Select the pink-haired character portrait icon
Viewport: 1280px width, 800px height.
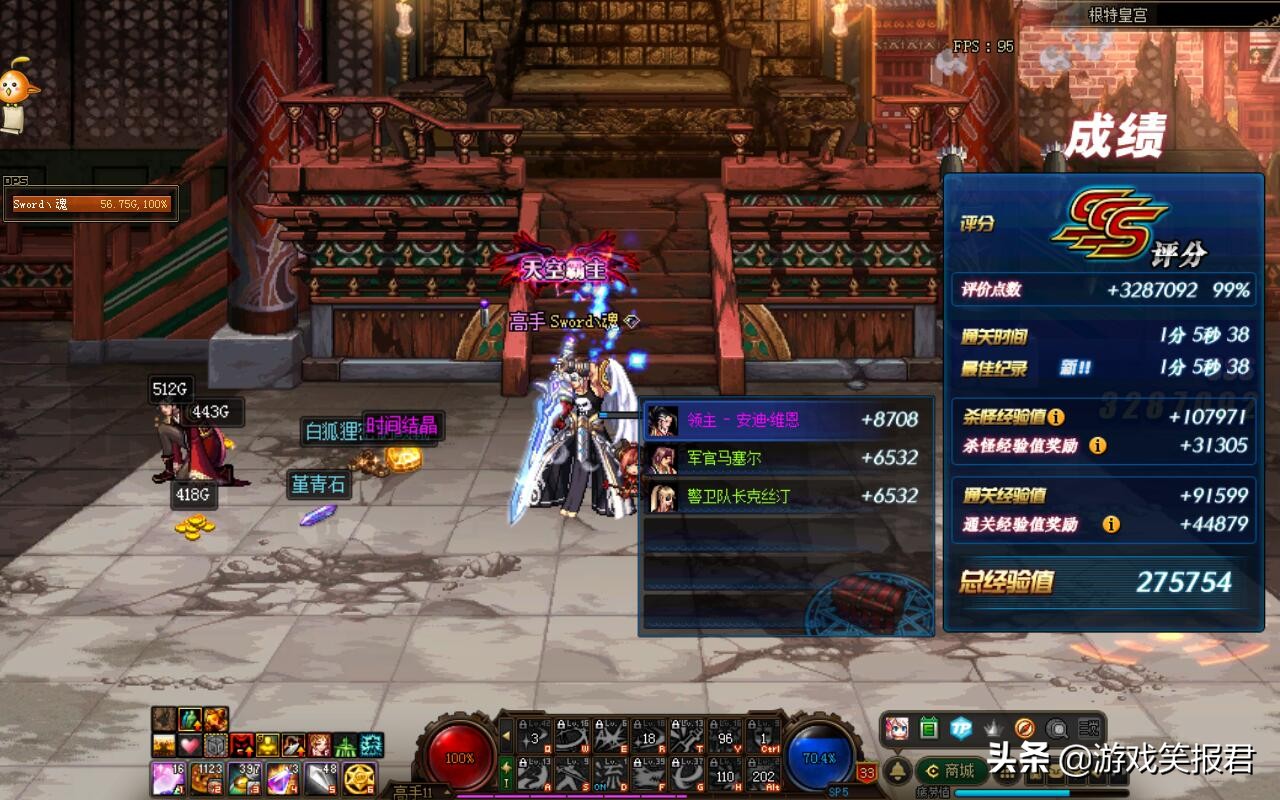[x=897, y=727]
